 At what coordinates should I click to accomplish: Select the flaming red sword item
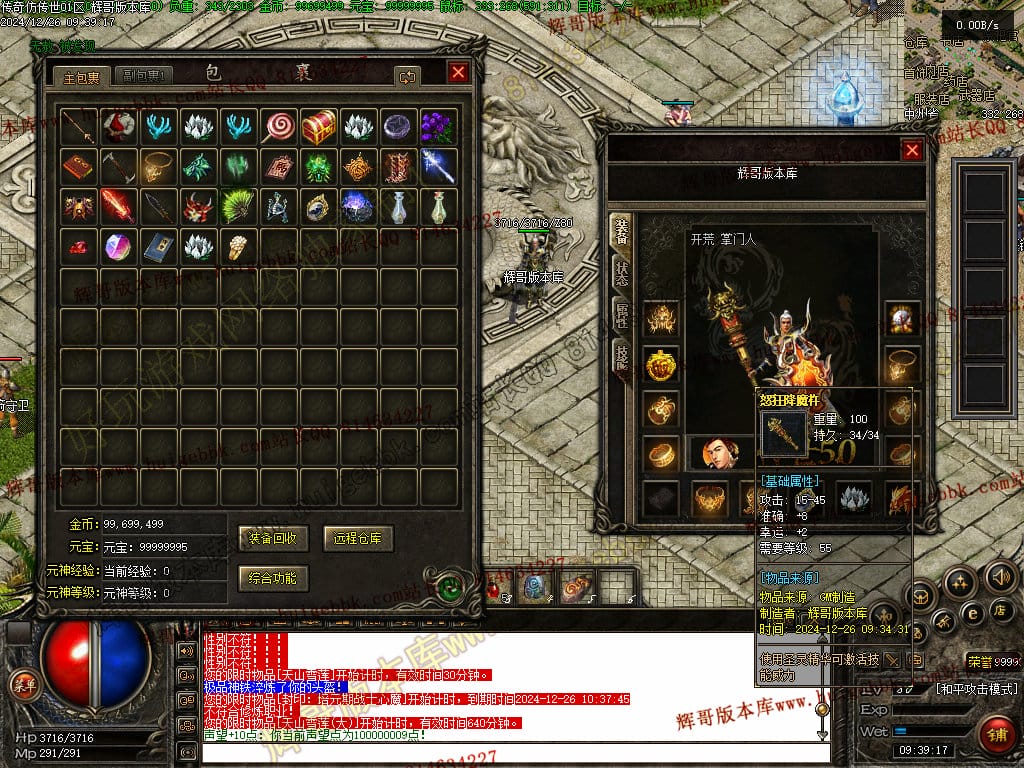[118, 206]
